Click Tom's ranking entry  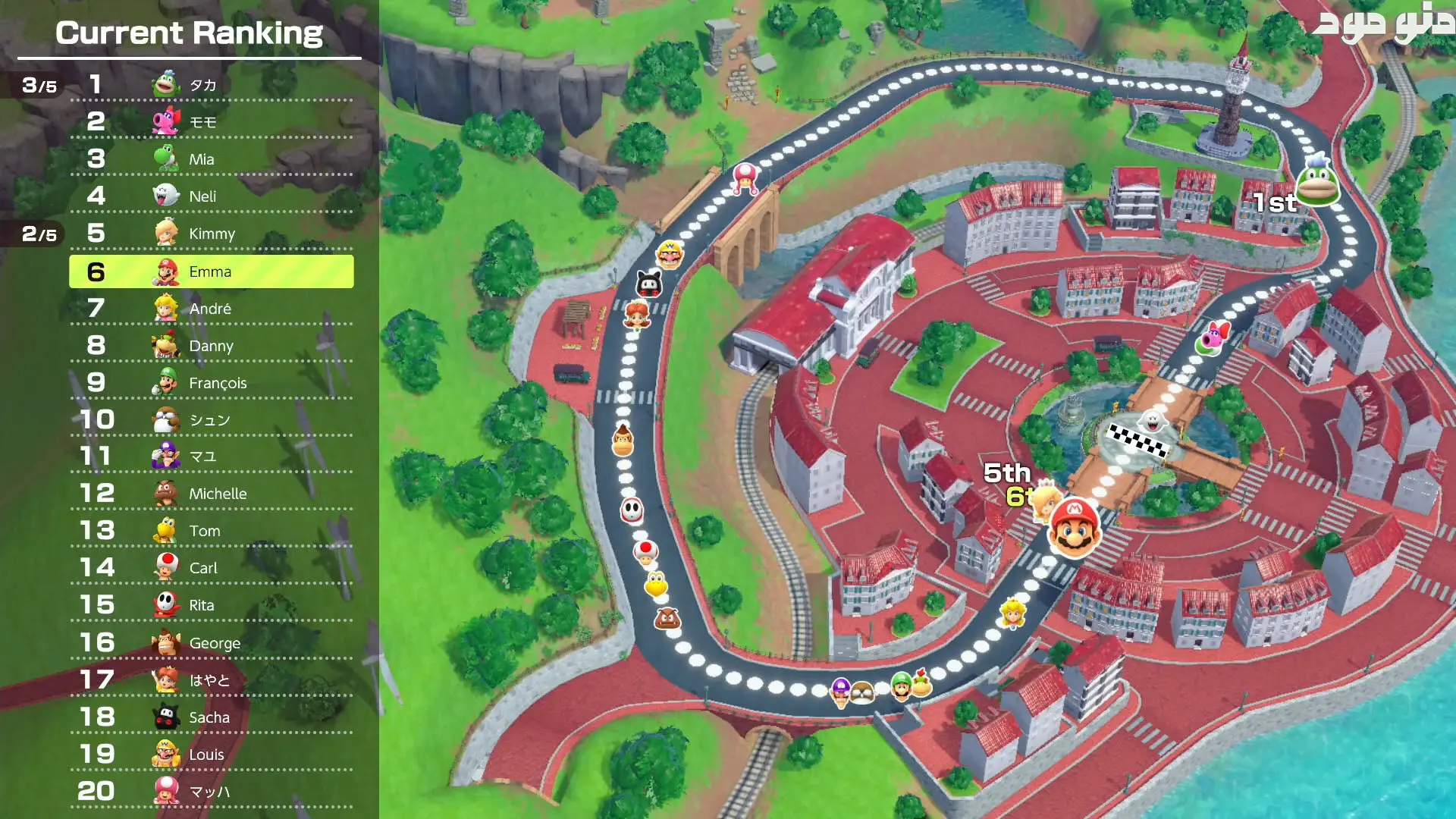pyautogui.click(x=211, y=531)
